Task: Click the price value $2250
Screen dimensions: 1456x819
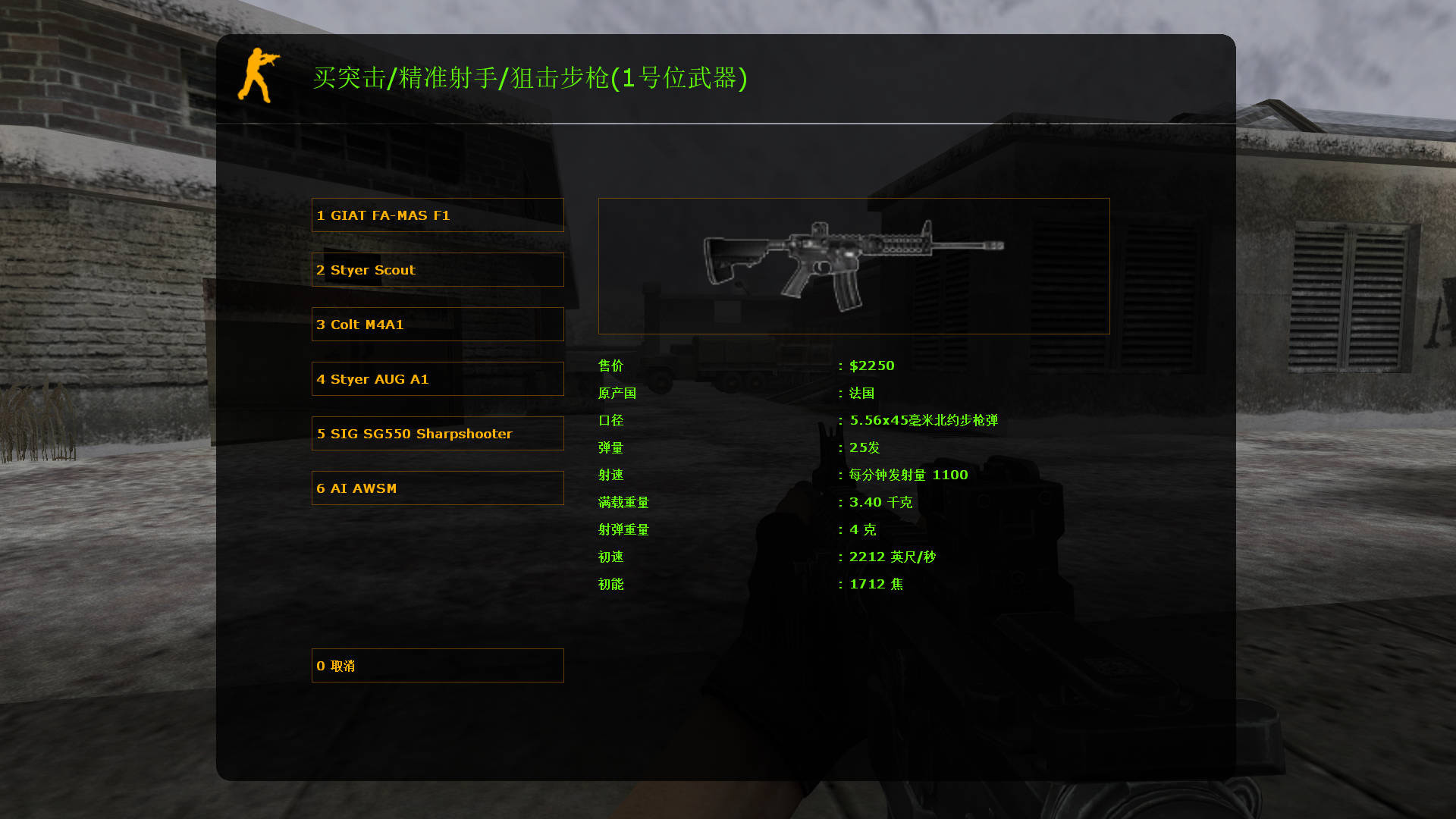Action: tap(872, 366)
